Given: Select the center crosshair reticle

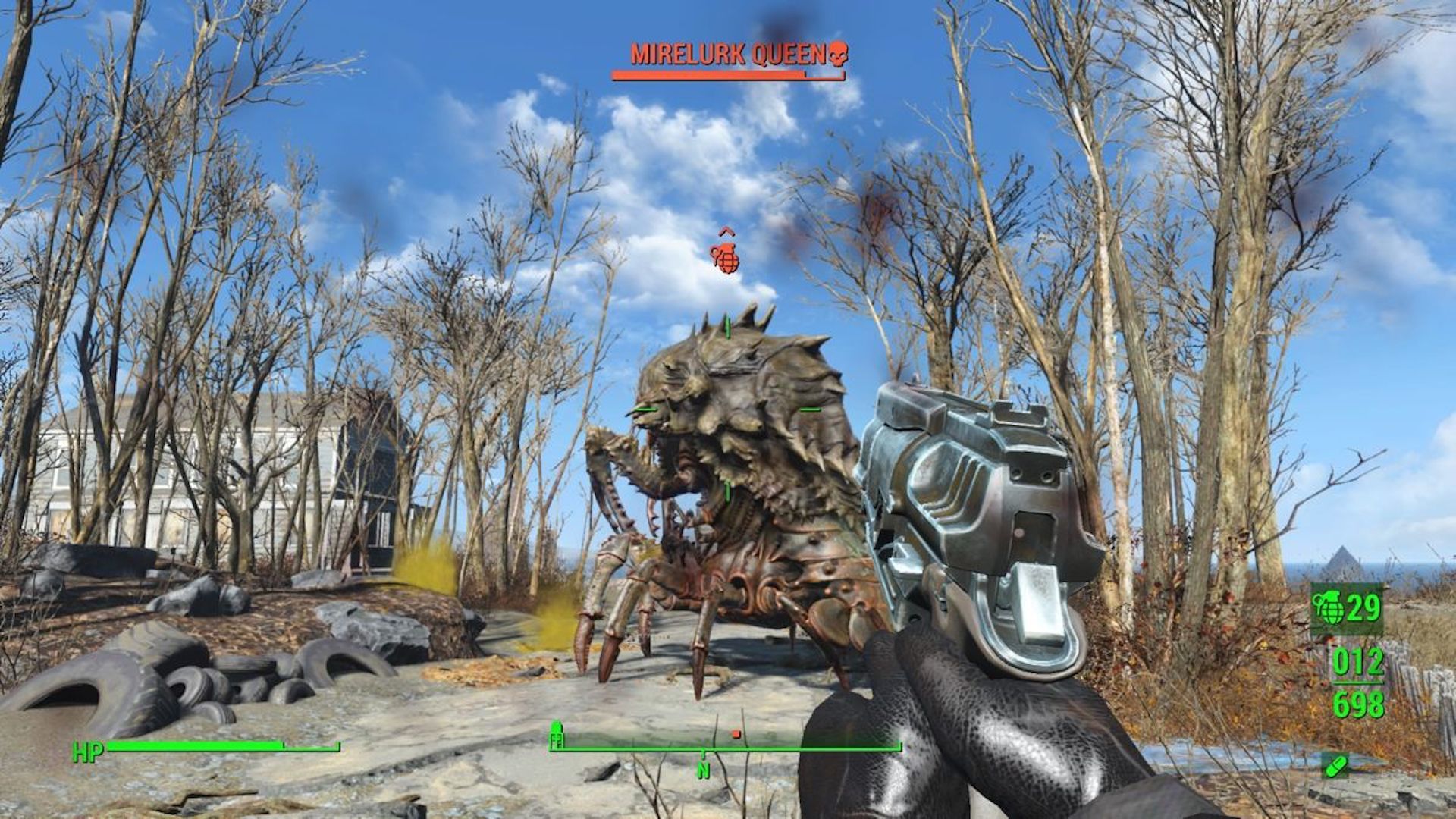Looking at the screenshot, I should point(728,409).
